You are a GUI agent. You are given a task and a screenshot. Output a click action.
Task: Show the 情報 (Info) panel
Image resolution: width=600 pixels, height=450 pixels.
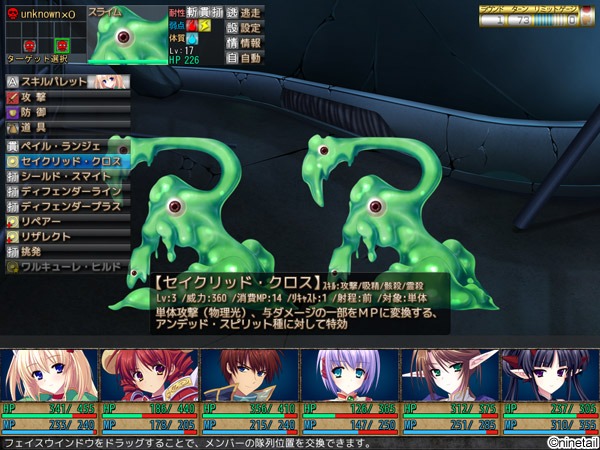pos(245,43)
